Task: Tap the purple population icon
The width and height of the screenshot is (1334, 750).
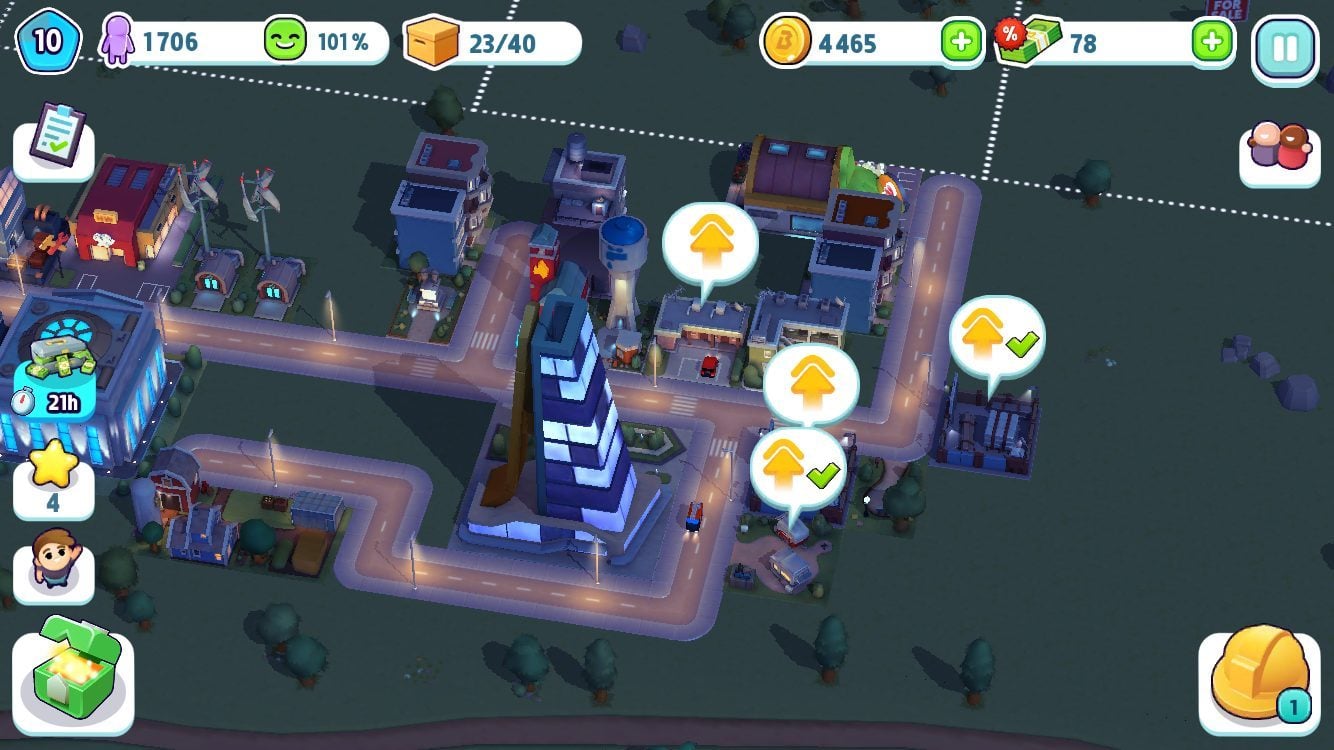Action: pyautogui.click(x=118, y=42)
